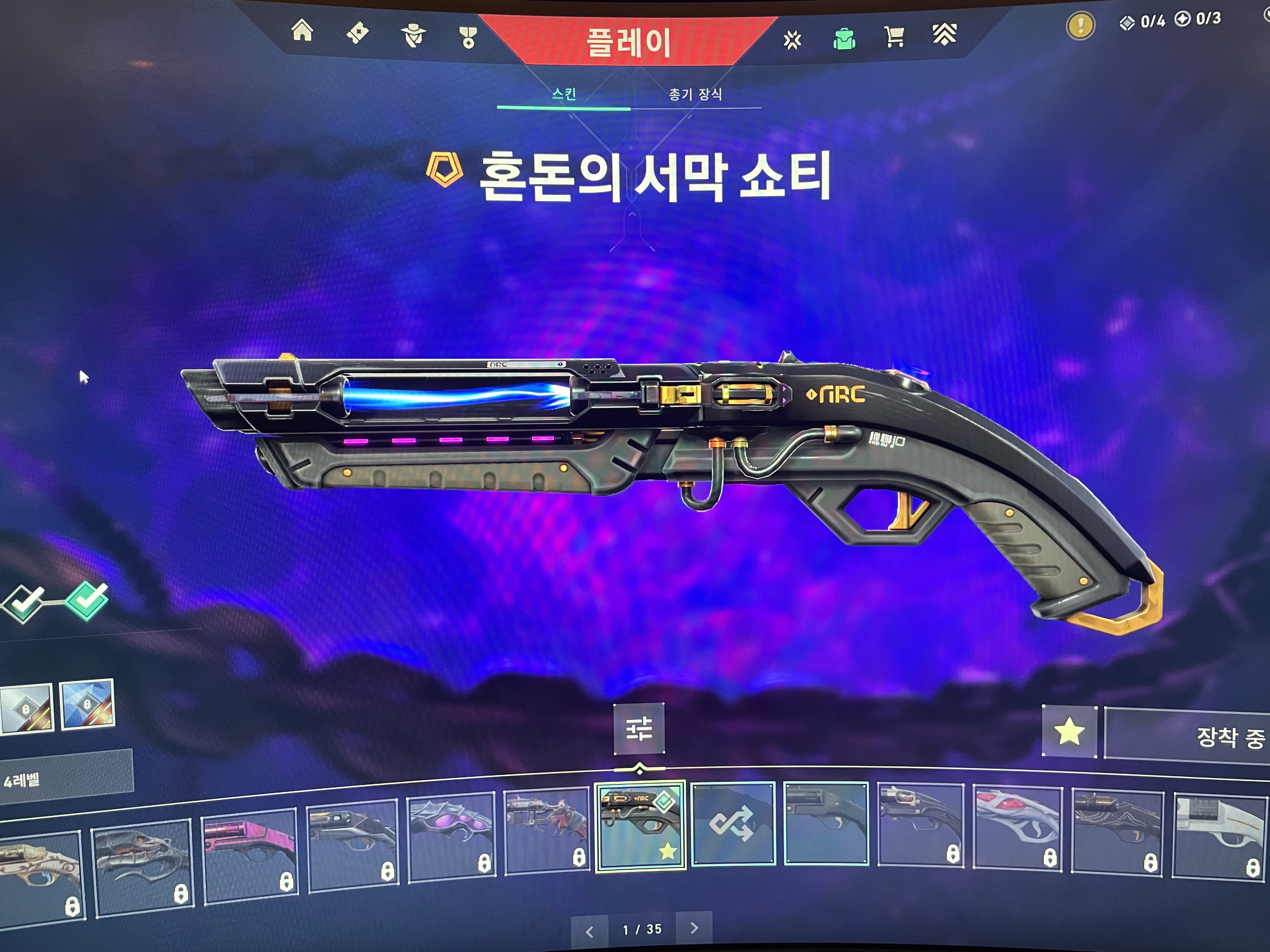The width and height of the screenshot is (1270, 952).
Task: Switch to the 총기 장식 tab
Action: [695, 95]
